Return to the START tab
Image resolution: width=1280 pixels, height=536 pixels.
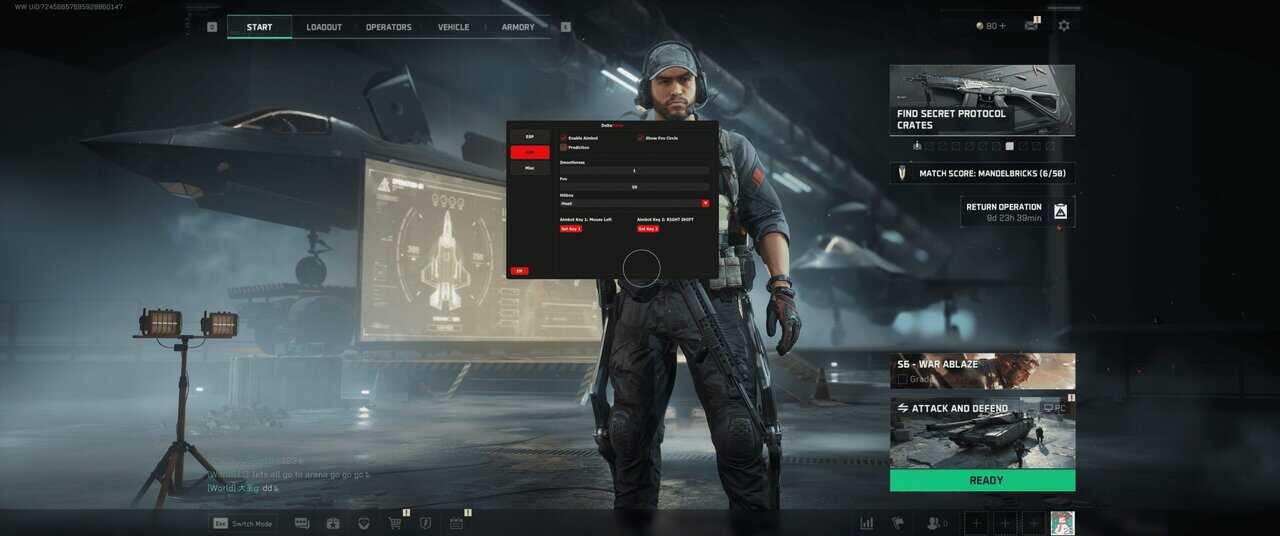tap(259, 27)
